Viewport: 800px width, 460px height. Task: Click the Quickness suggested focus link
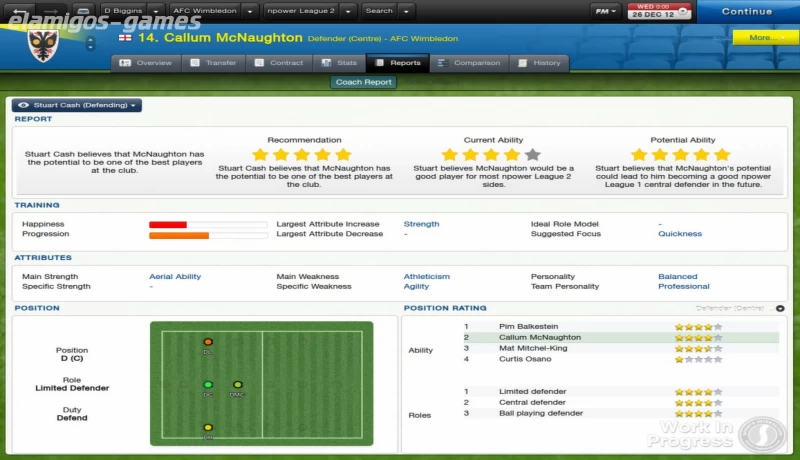coord(679,234)
